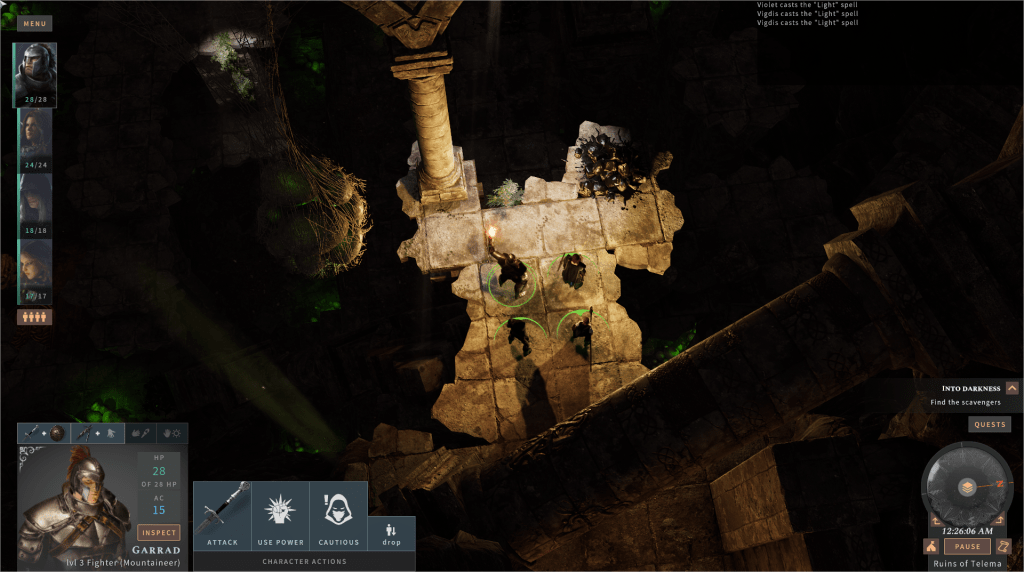The image size is (1024, 572).
Task: Pause the game time
Action: click(967, 547)
